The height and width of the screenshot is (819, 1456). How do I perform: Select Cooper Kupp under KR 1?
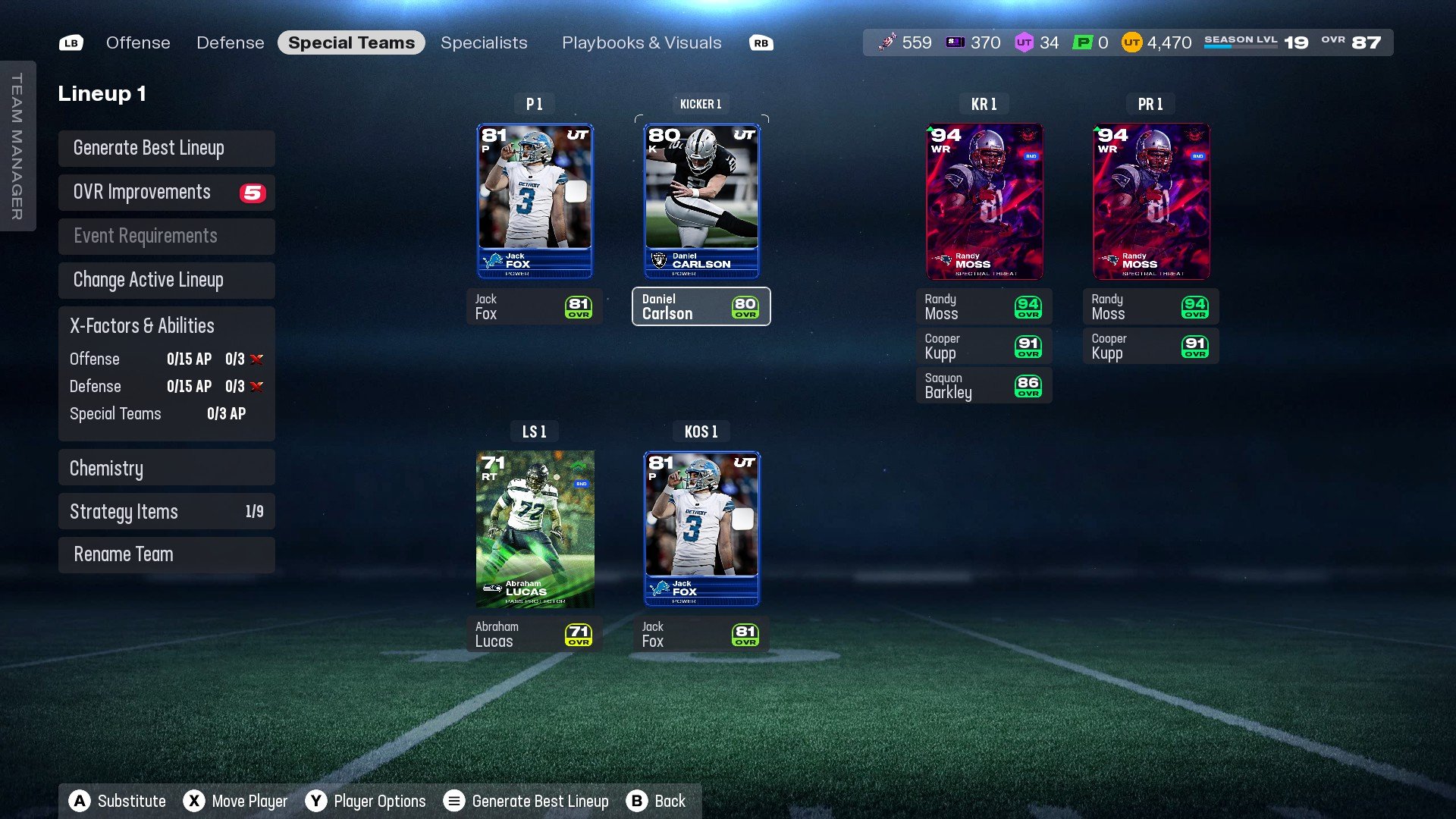(x=984, y=346)
